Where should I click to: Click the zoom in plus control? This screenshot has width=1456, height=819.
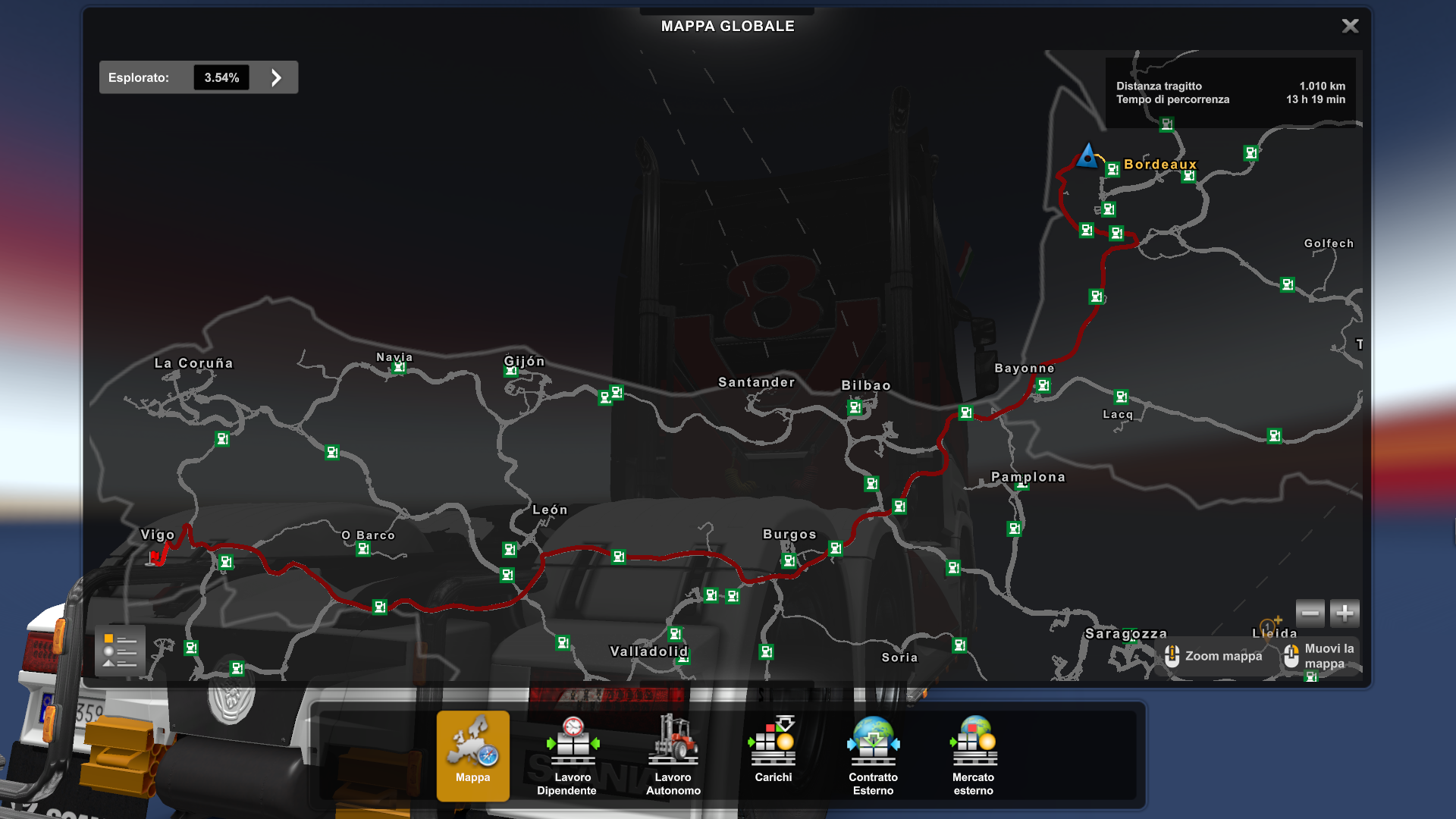coord(1344,613)
